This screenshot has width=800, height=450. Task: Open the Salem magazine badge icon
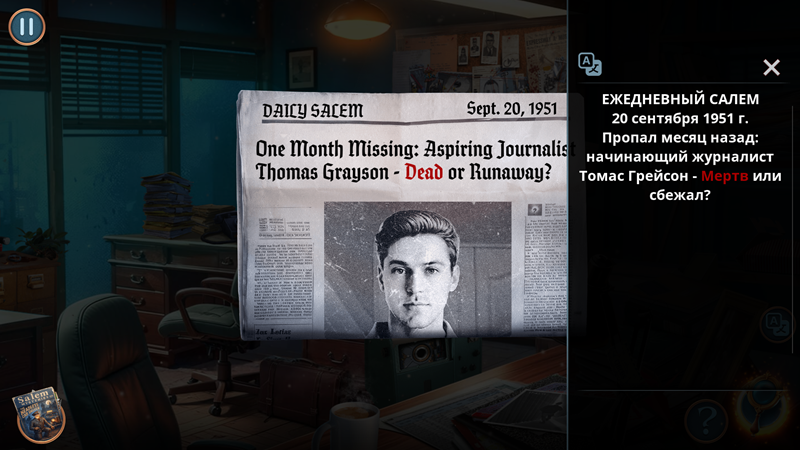pos(38,415)
